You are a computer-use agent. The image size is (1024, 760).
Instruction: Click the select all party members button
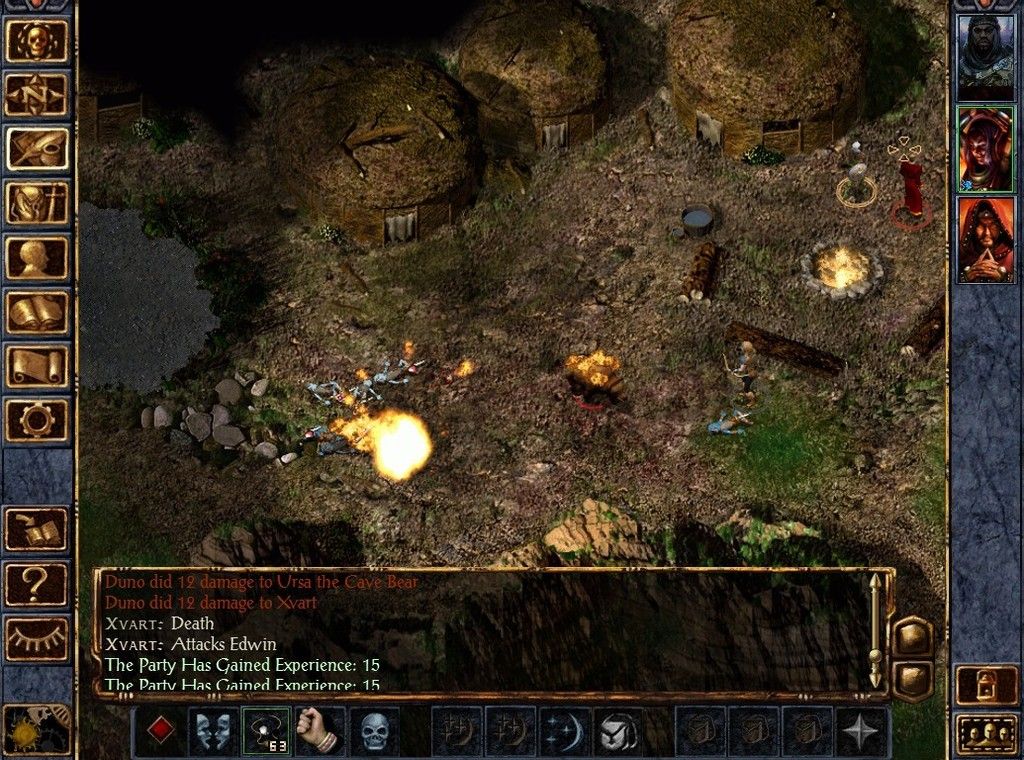click(987, 734)
